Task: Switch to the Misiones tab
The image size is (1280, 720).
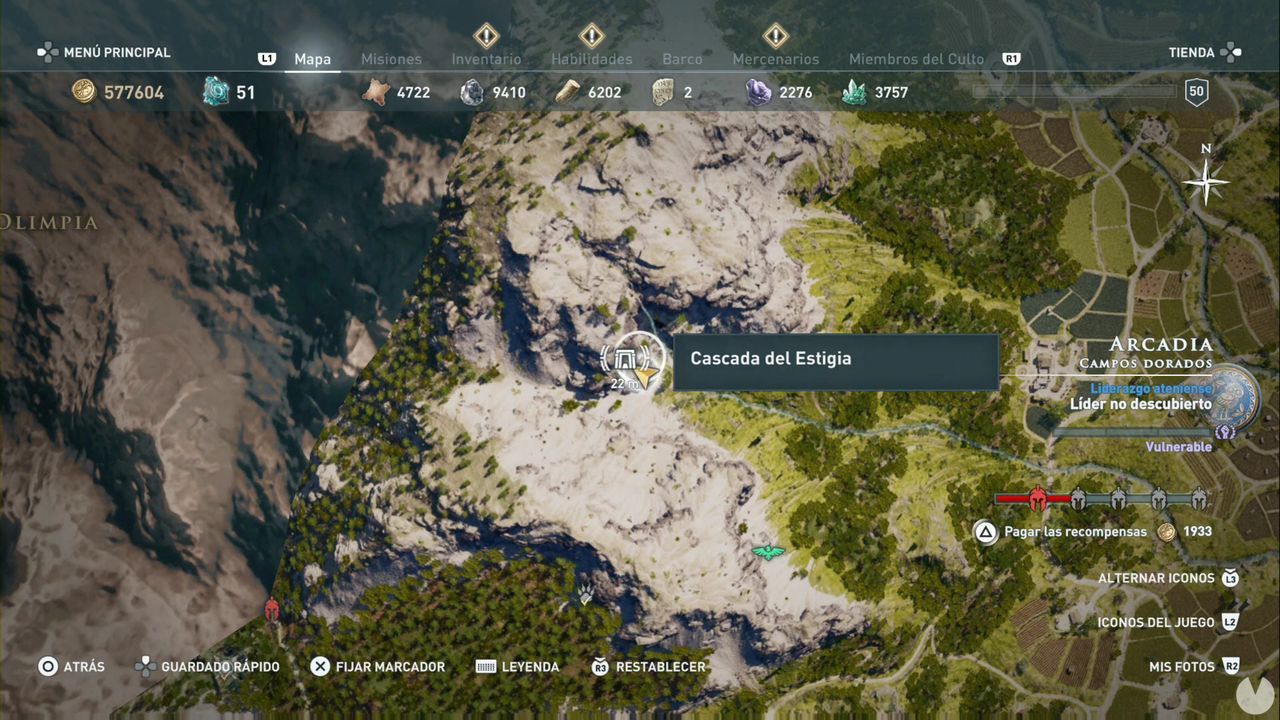Action: click(x=391, y=59)
